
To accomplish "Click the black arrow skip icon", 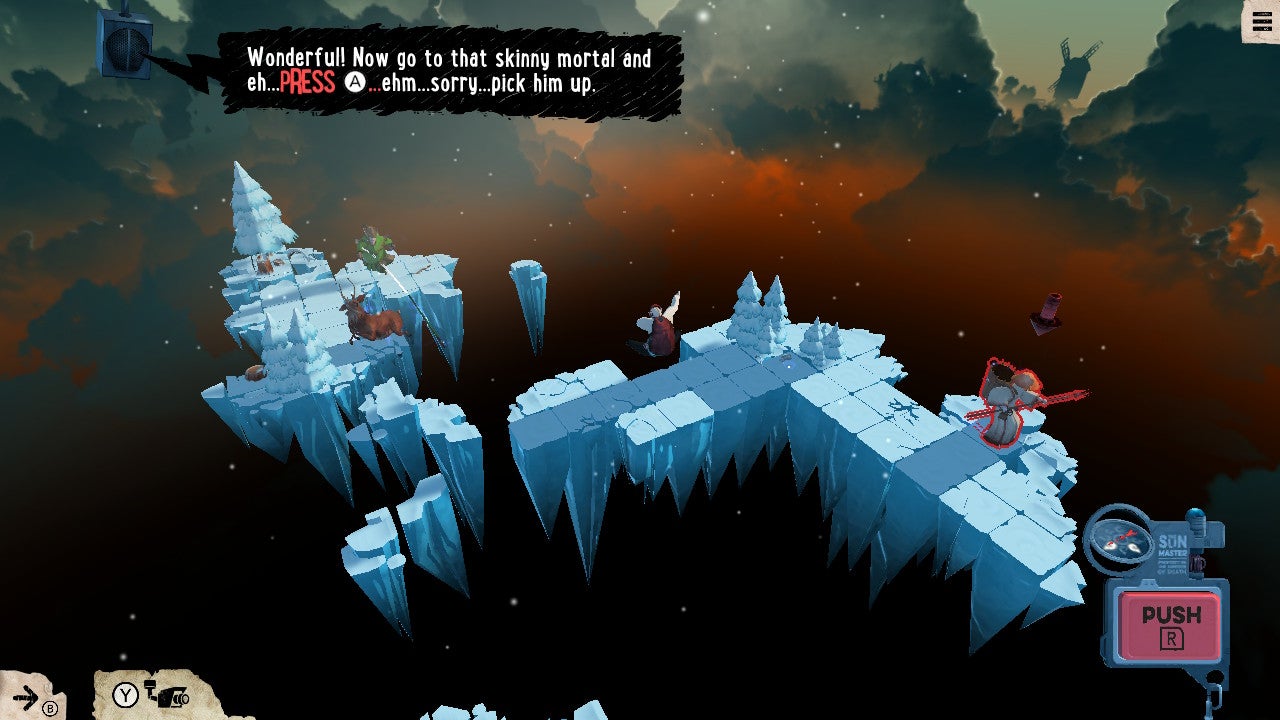I will (27, 697).
